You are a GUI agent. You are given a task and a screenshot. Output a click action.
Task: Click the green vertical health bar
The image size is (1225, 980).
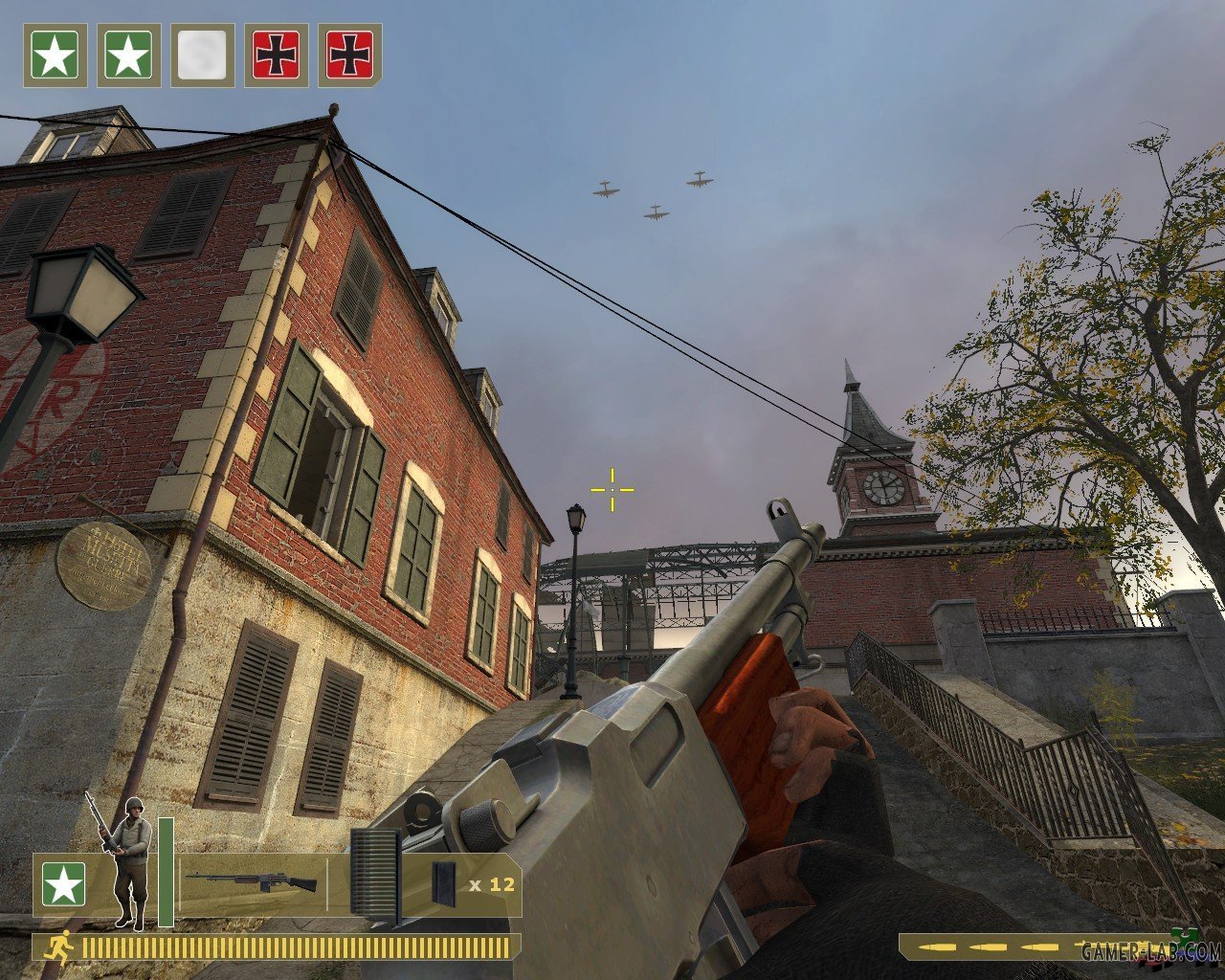pyautogui.click(x=164, y=866)
